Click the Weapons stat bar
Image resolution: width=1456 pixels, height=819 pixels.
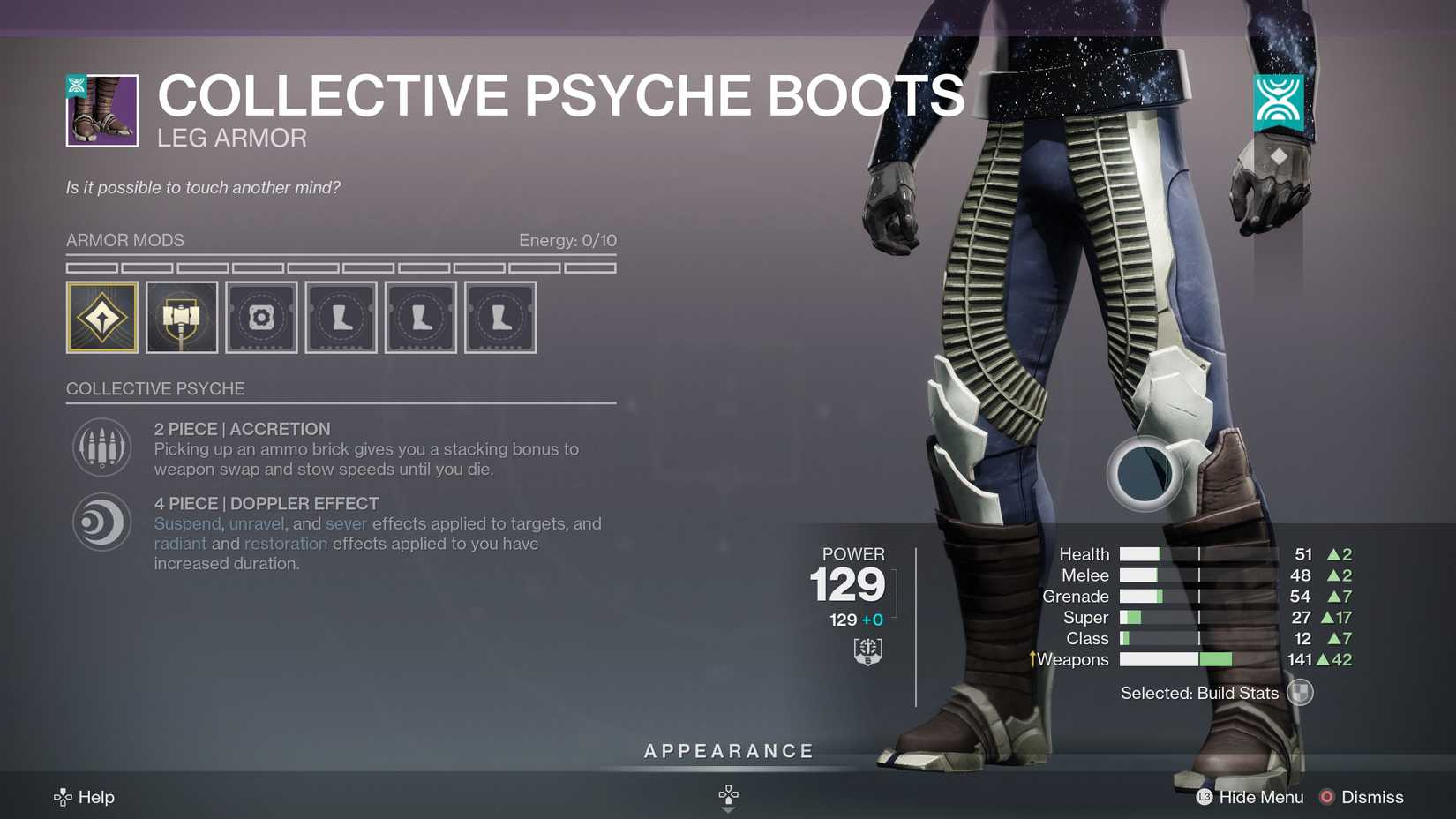[1174, 659]
